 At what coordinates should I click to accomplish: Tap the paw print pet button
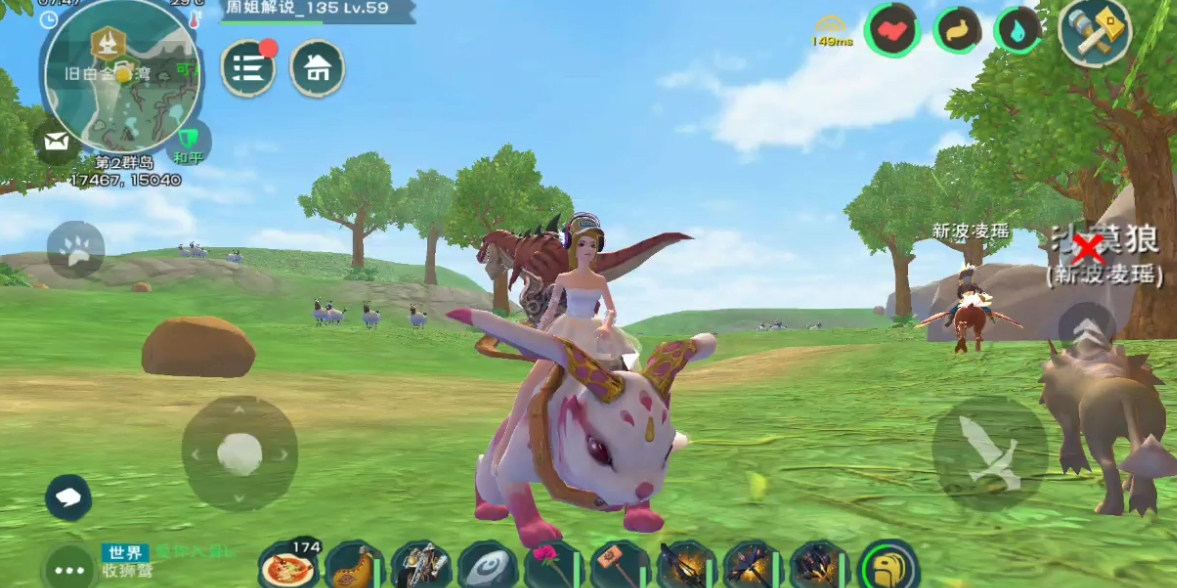pyautogui.click(x=75, y=250)
